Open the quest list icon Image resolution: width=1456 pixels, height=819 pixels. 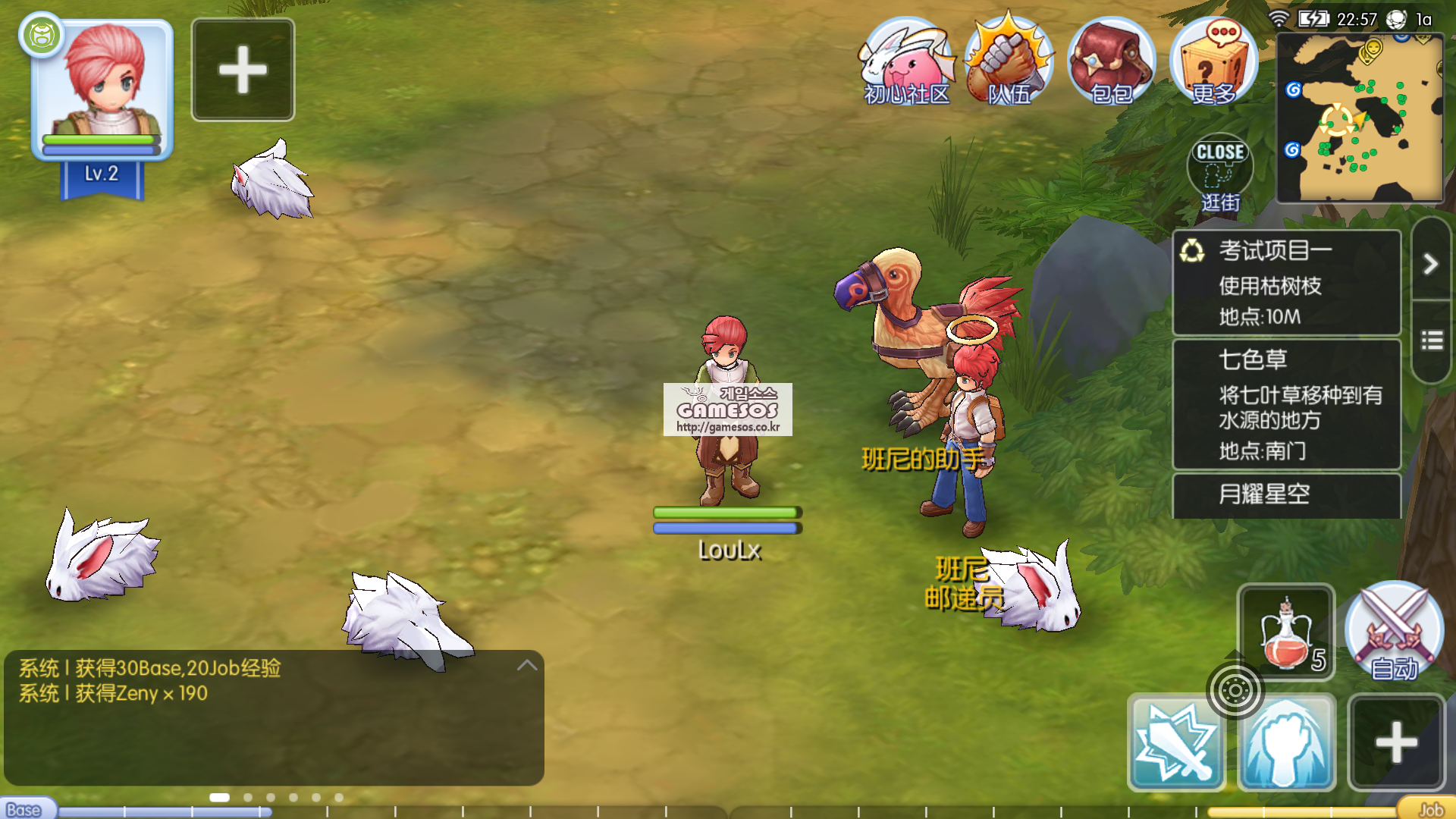click(x=1431, y=340)
